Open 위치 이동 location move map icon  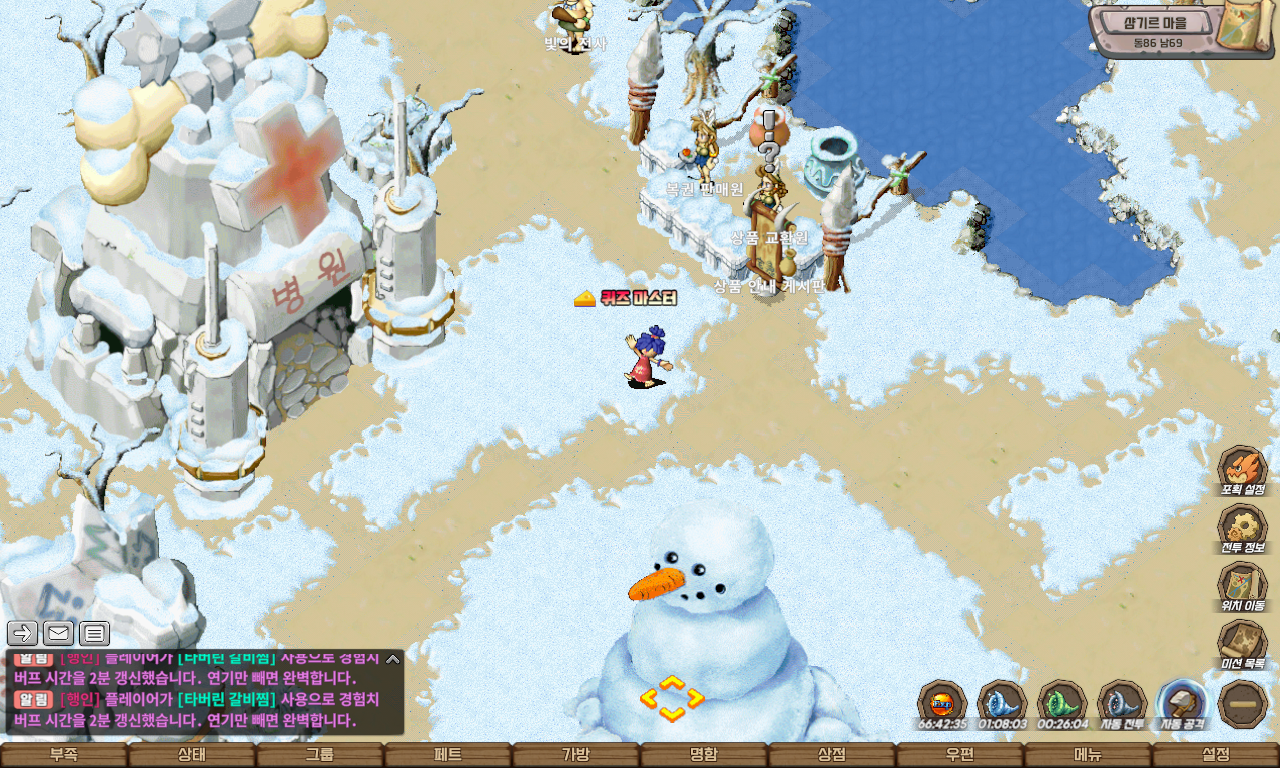1242,585
